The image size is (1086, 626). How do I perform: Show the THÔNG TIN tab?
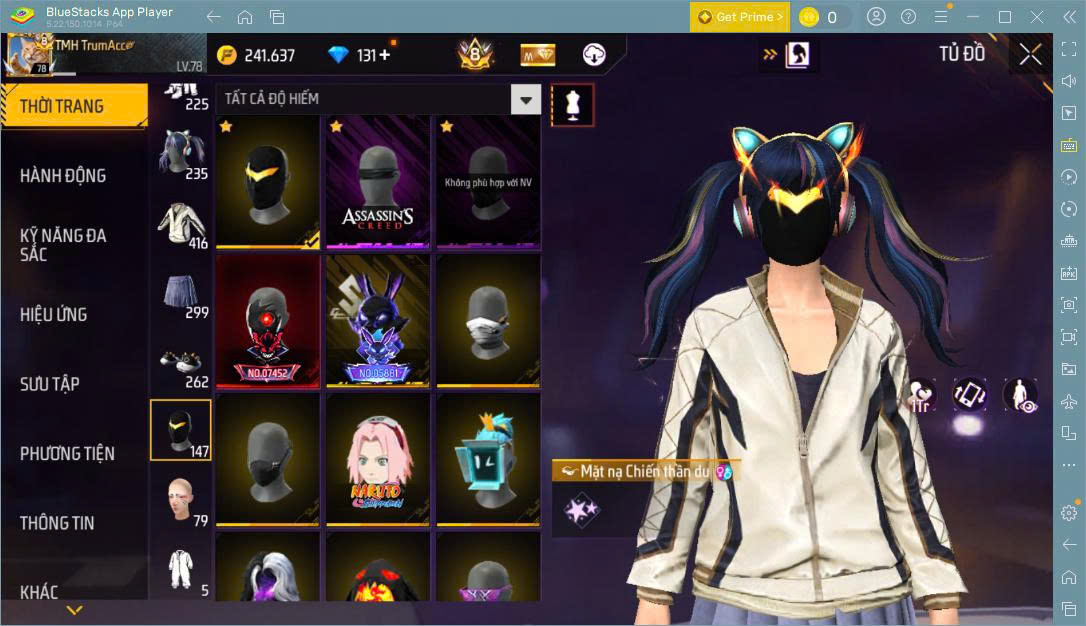click(64, 523)
